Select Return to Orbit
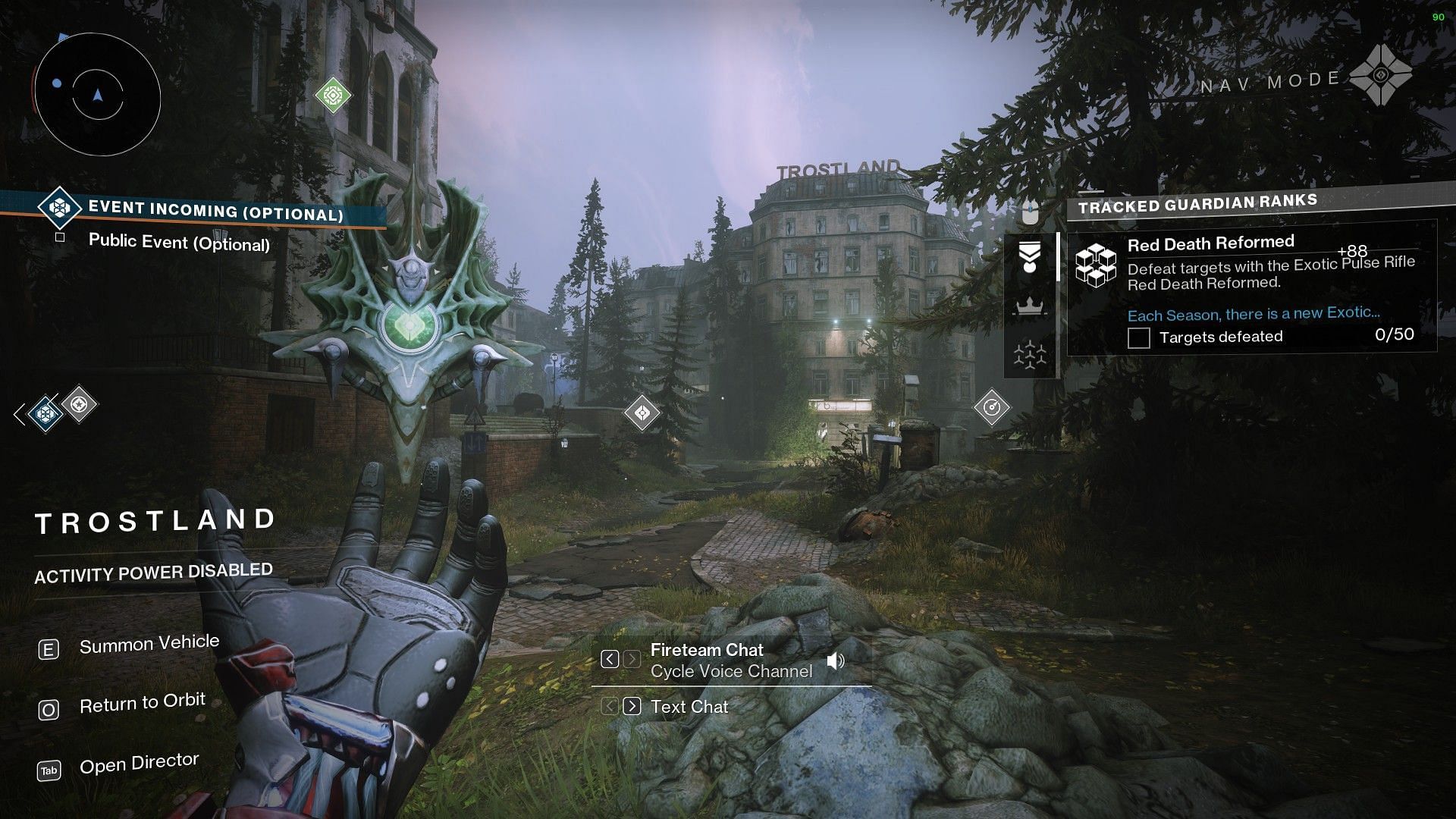1456x819 pixels. coord(142,704)
